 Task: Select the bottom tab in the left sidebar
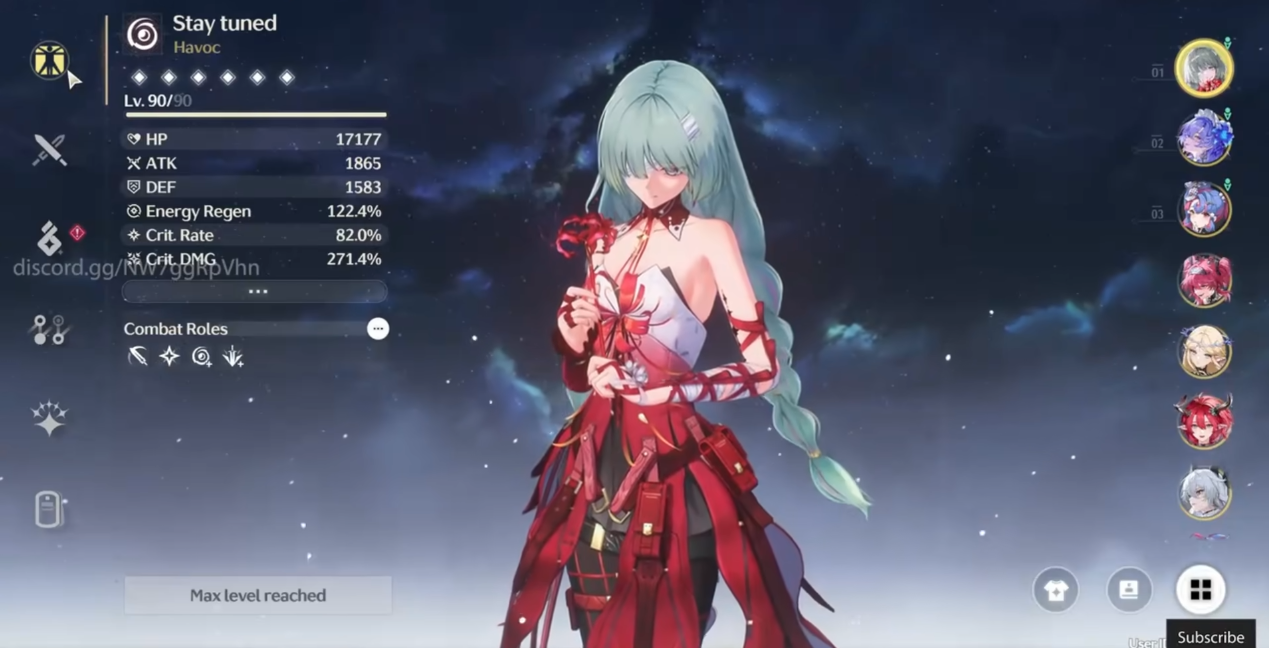[x=48, y=510]
